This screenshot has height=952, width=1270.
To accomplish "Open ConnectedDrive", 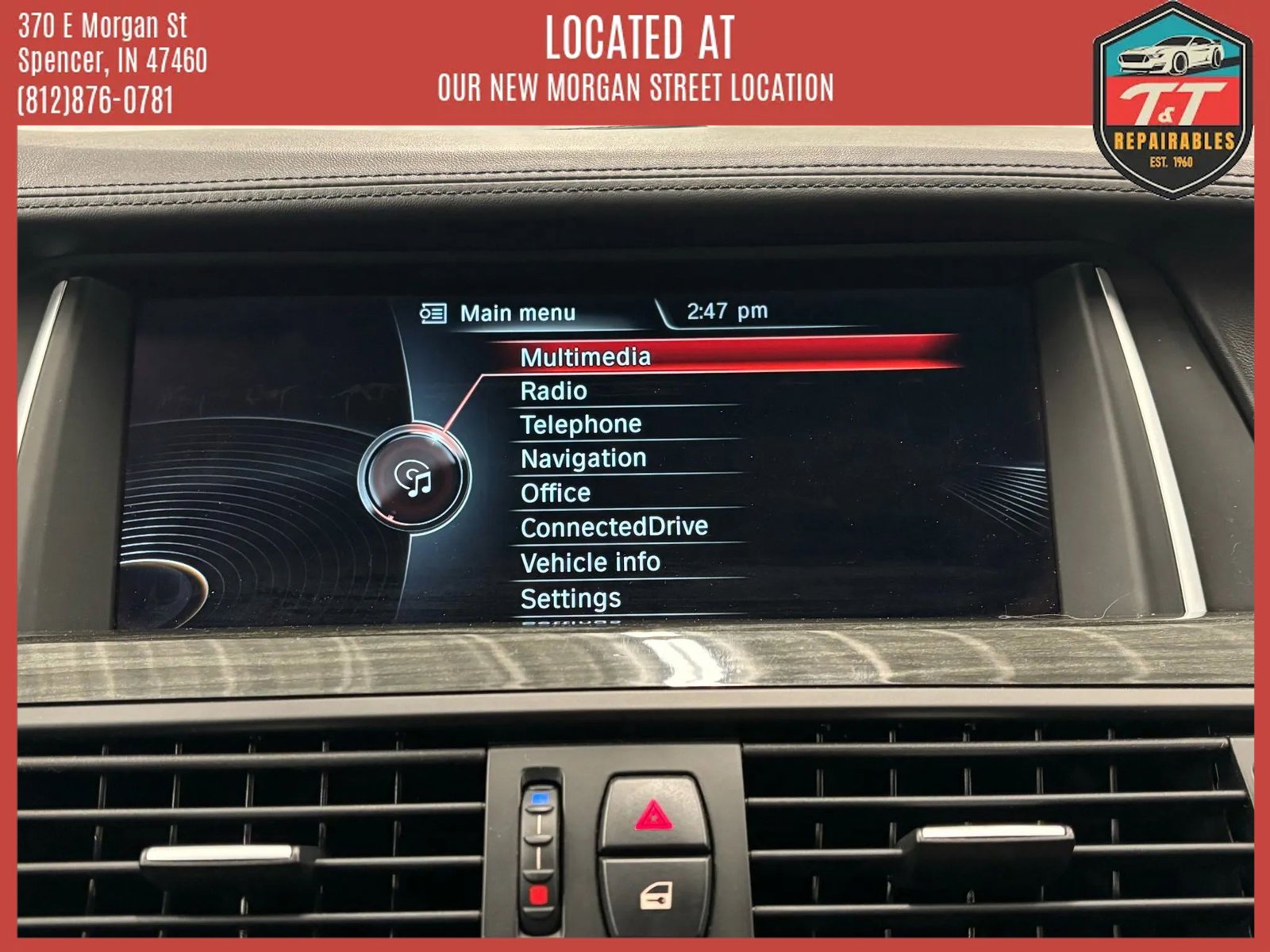I will tap(614, 527).
